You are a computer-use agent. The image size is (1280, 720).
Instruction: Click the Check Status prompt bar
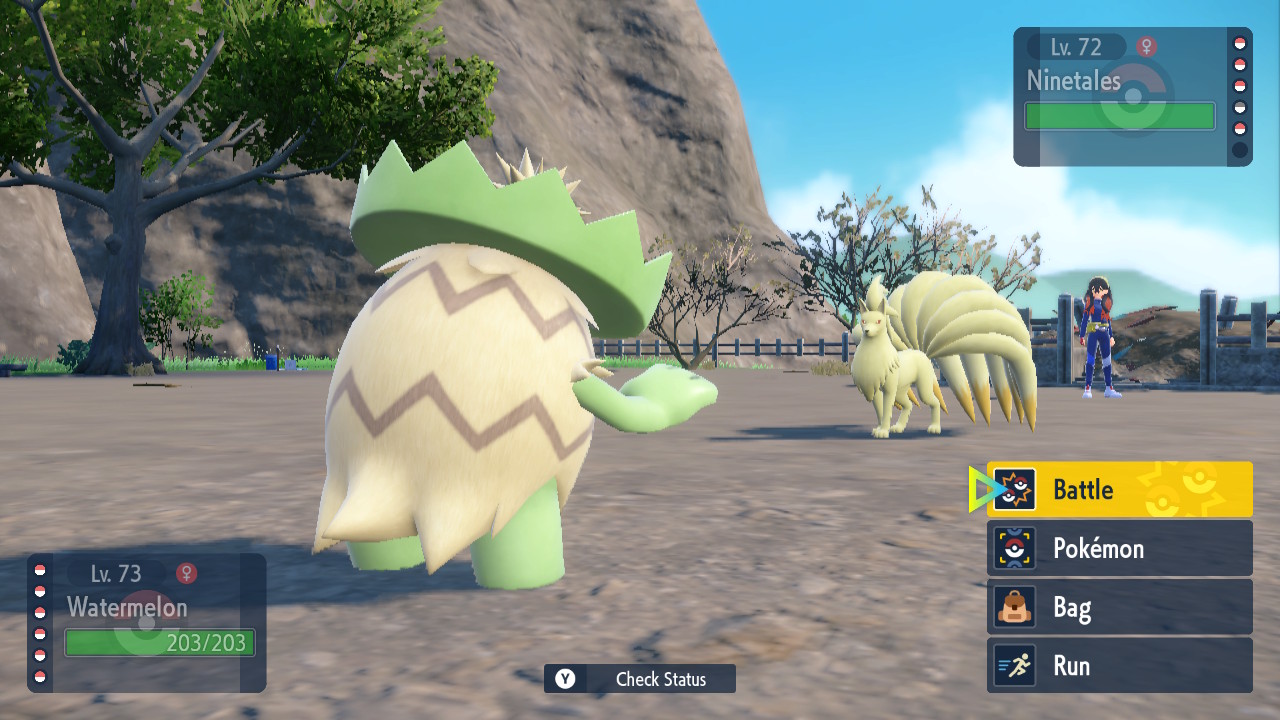point(640,679)
